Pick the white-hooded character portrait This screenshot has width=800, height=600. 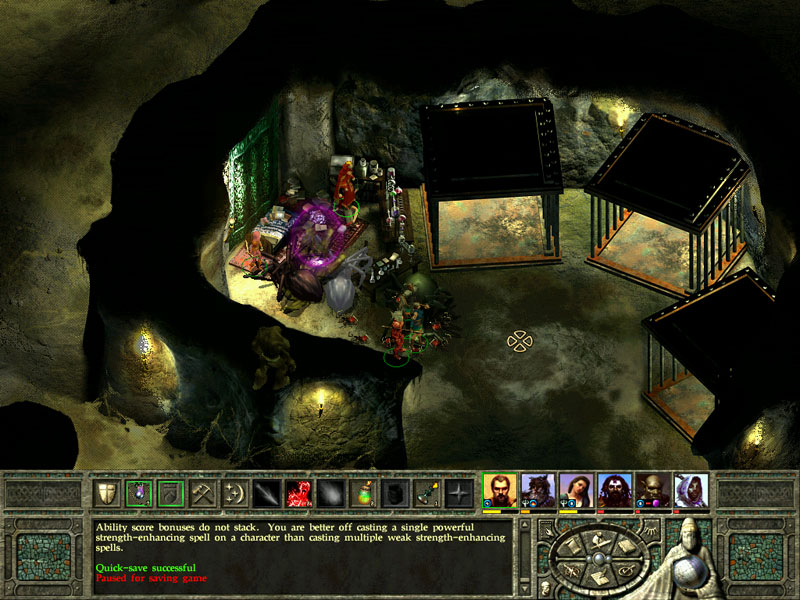coord(691,490)
